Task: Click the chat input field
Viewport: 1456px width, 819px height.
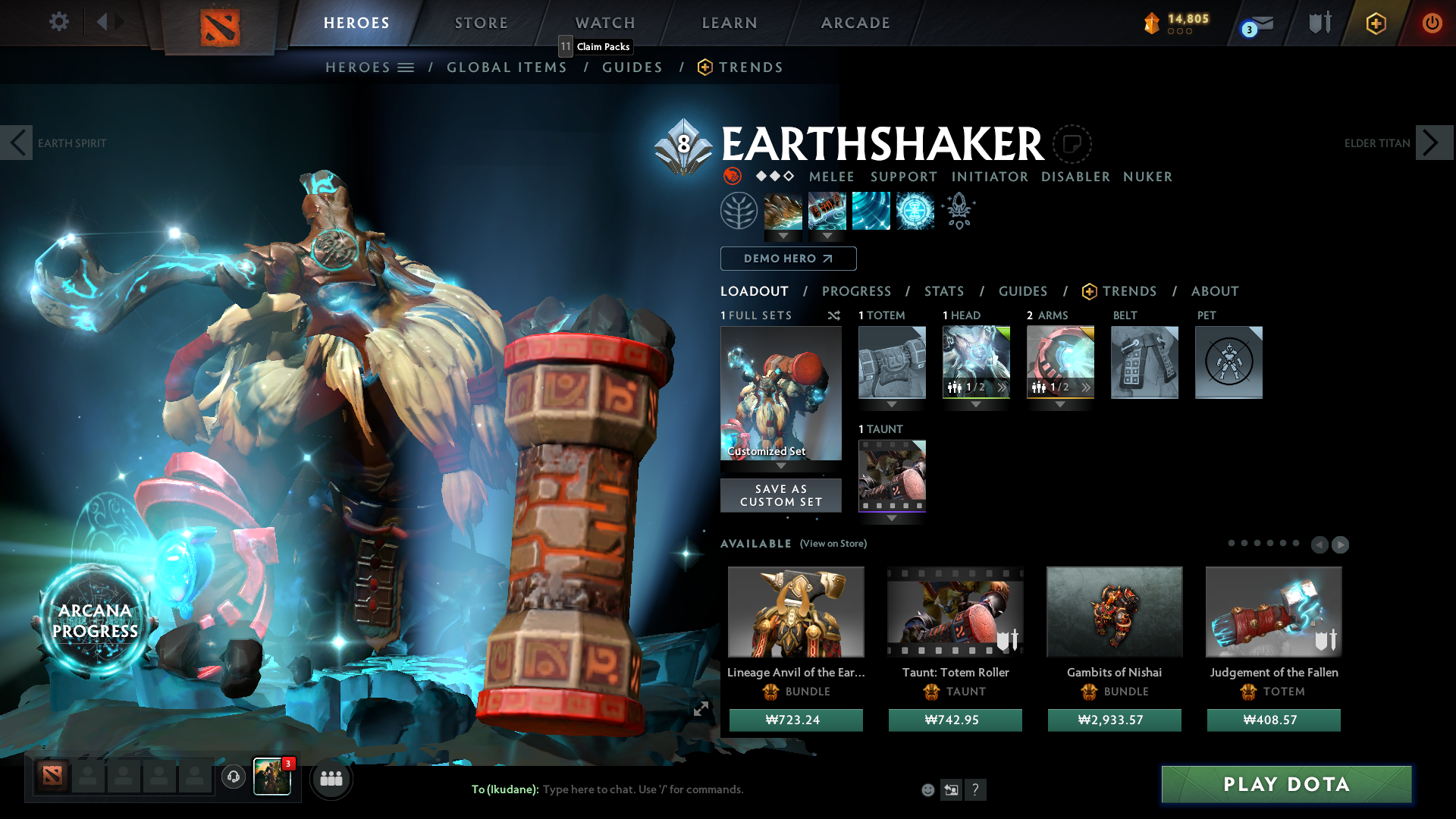Action: (645, 789)
